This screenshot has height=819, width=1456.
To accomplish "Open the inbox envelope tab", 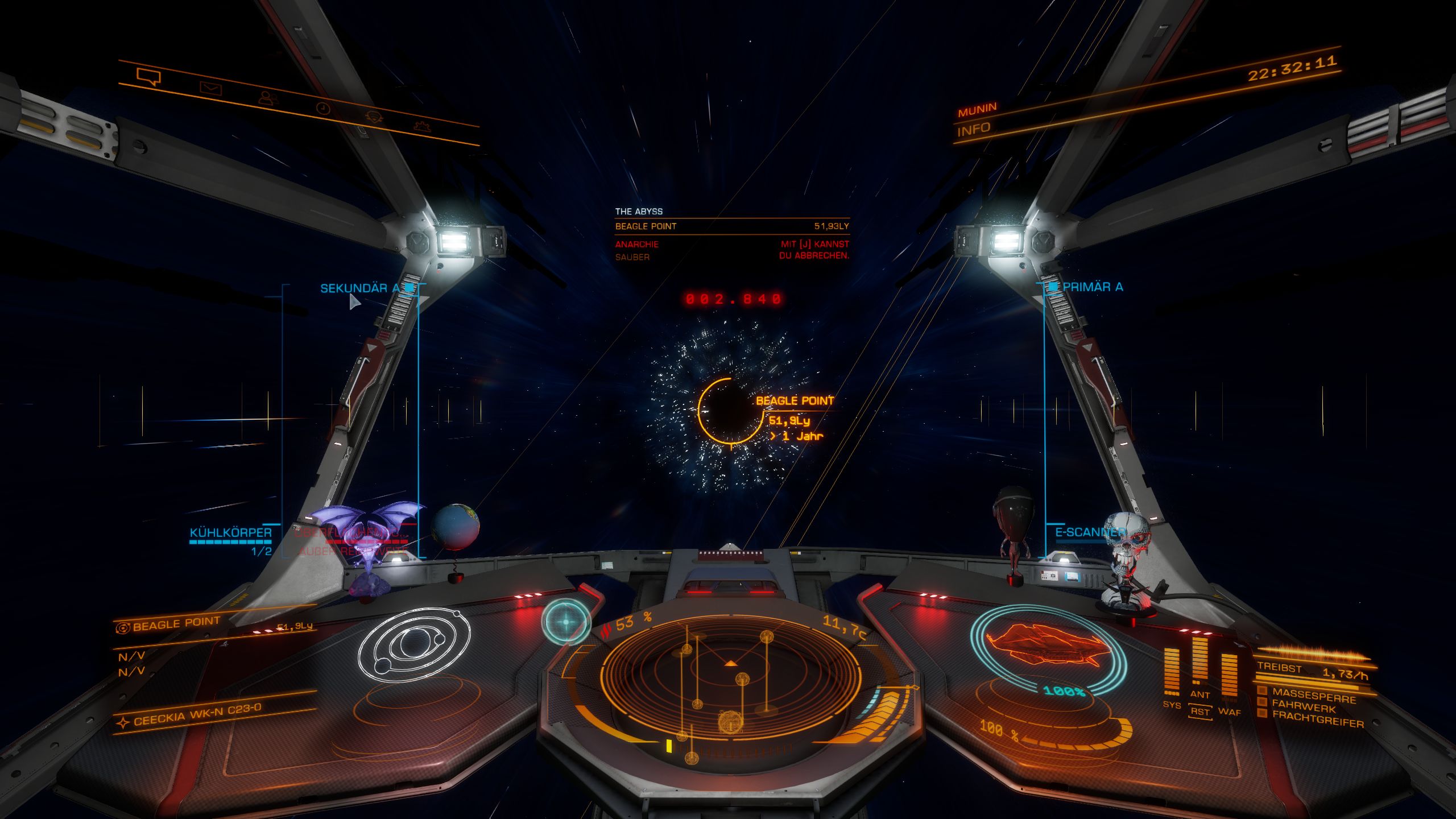I will (x=210, y=88).
